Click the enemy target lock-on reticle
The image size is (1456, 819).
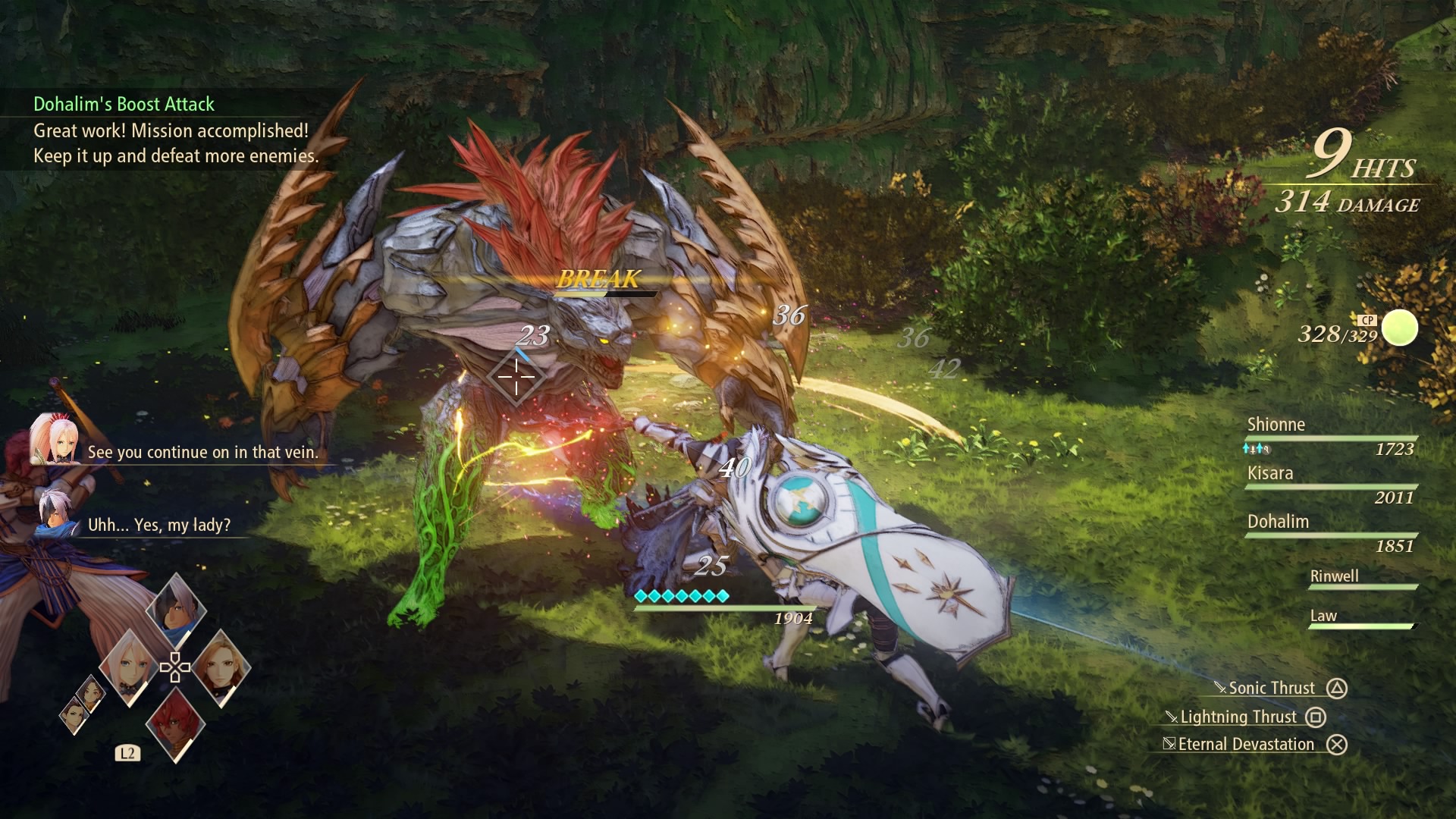point(516,376)
